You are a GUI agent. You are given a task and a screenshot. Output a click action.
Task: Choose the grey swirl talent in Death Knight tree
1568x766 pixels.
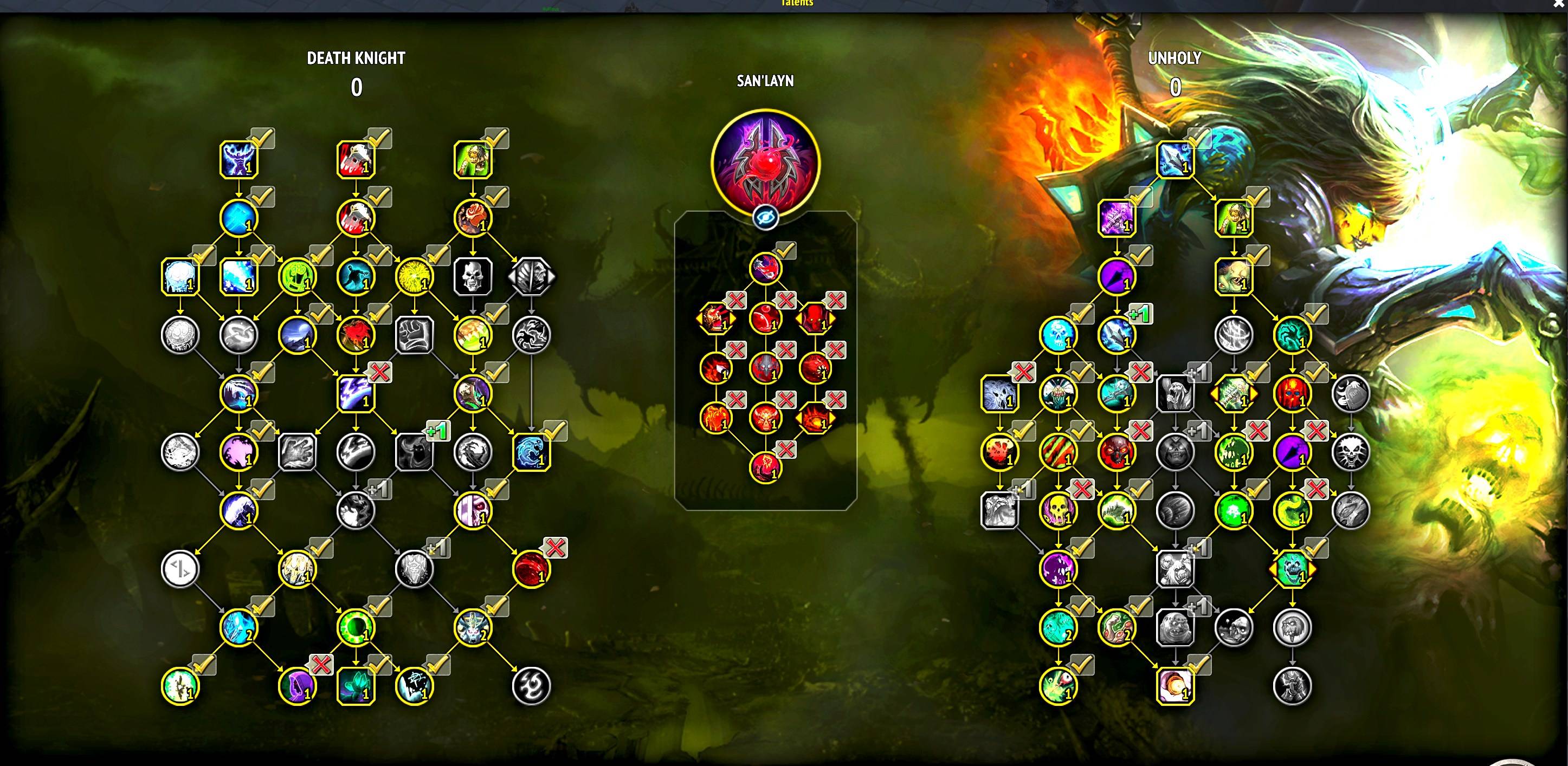tap(531, 686)
